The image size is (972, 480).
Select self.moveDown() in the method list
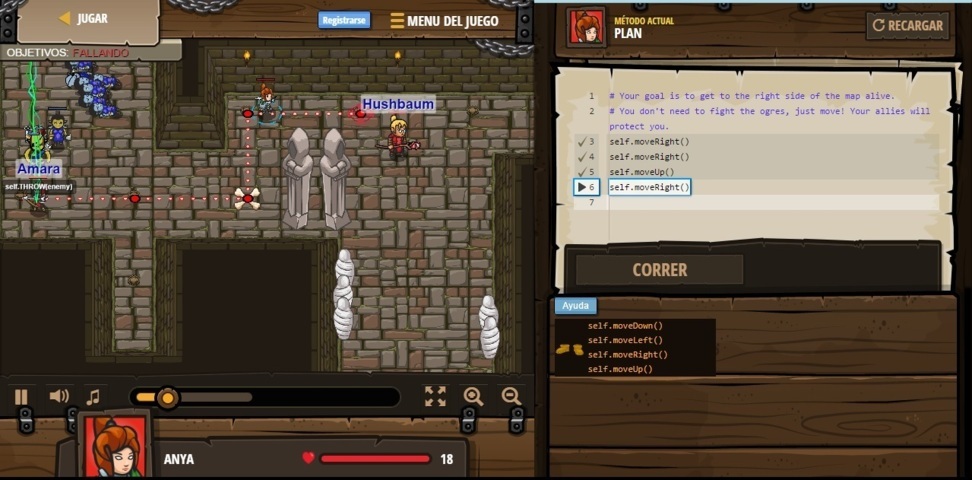625,326
